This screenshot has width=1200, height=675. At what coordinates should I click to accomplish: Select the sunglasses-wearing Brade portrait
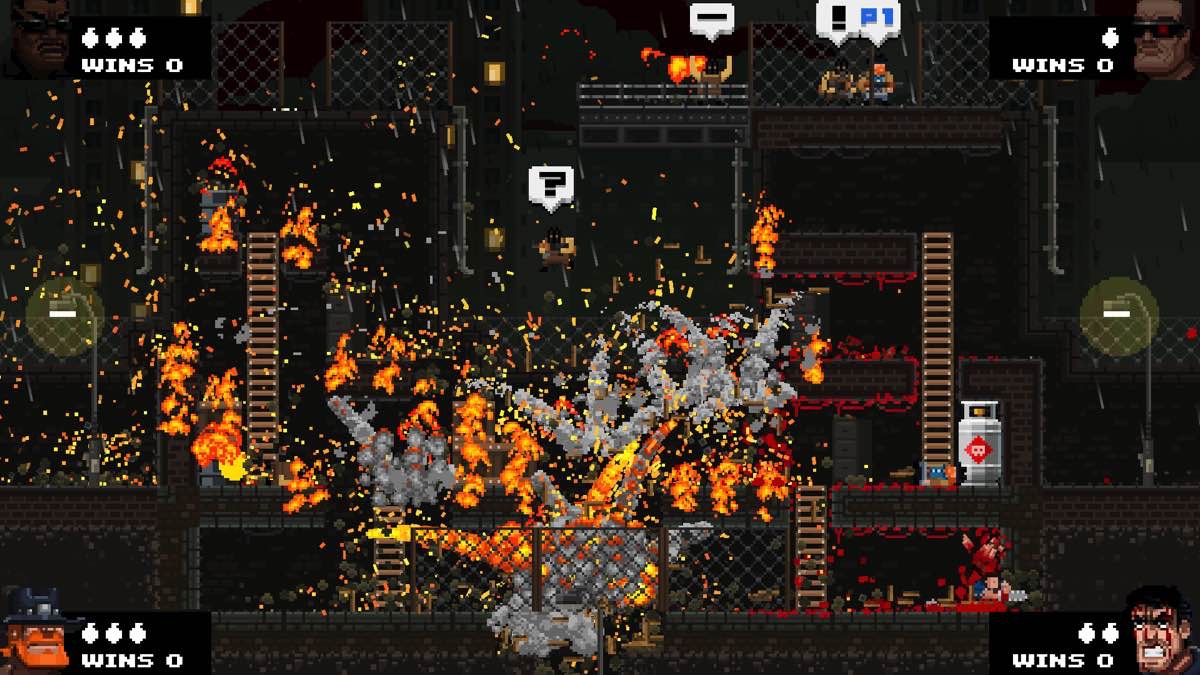coord(40,38)
